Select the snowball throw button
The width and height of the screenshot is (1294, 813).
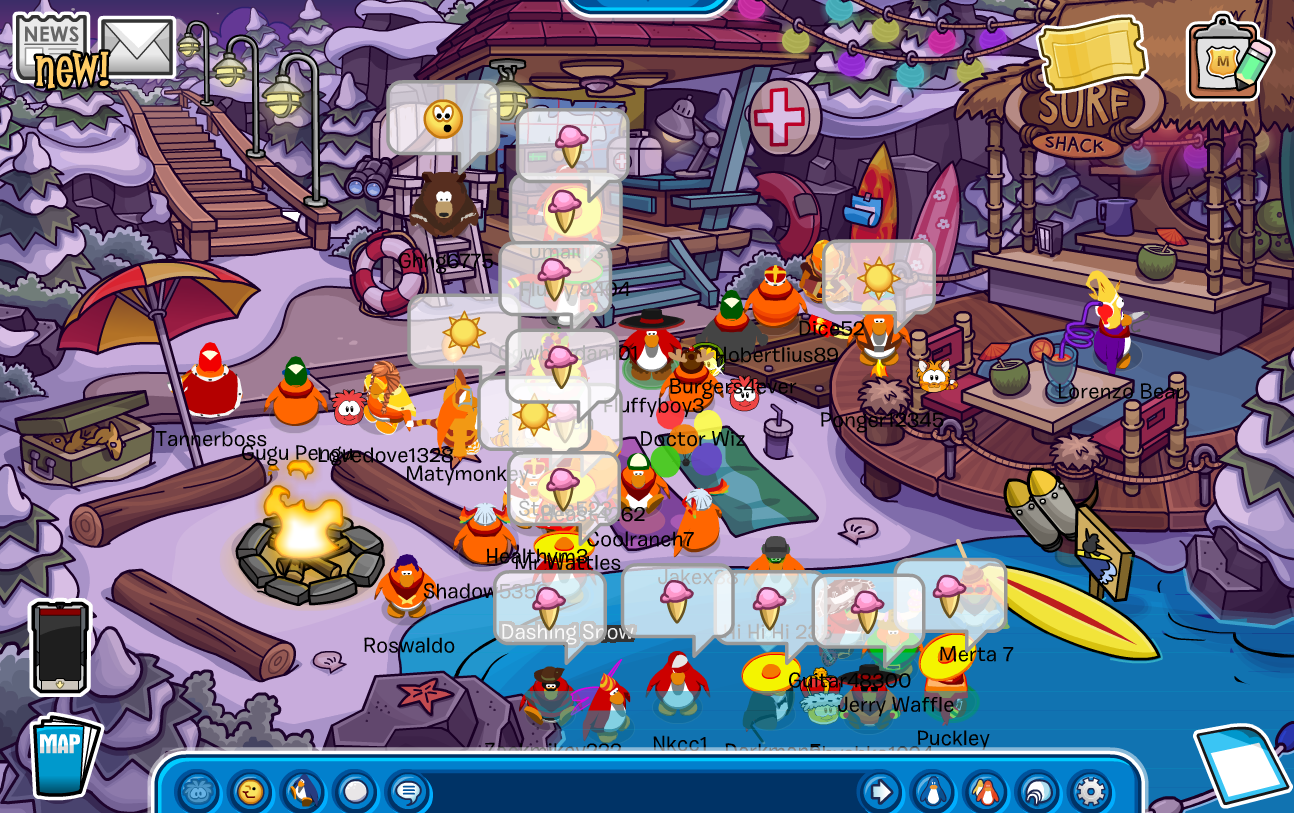pyautogui.click(x=355, y=793)
